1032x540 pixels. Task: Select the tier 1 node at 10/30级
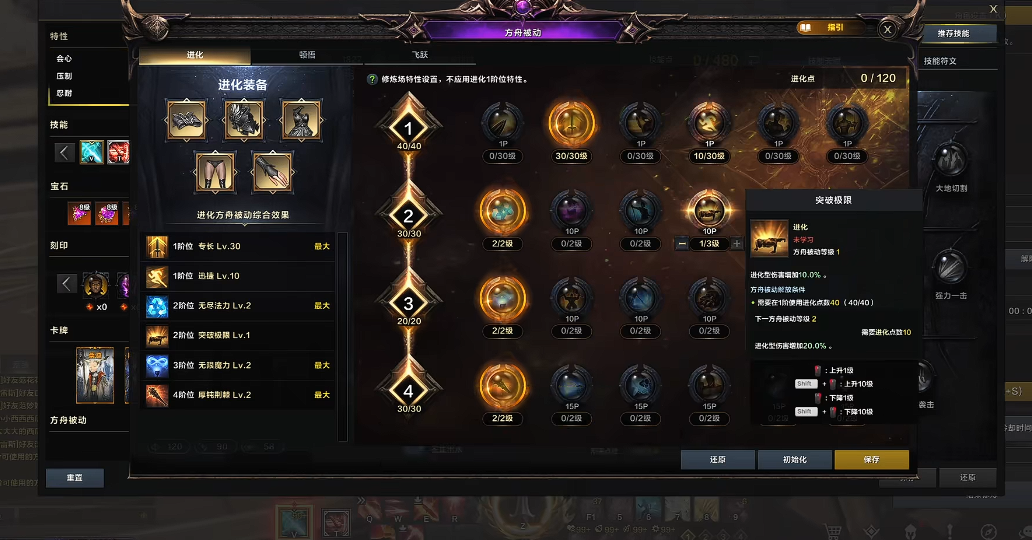coord(709,123)
